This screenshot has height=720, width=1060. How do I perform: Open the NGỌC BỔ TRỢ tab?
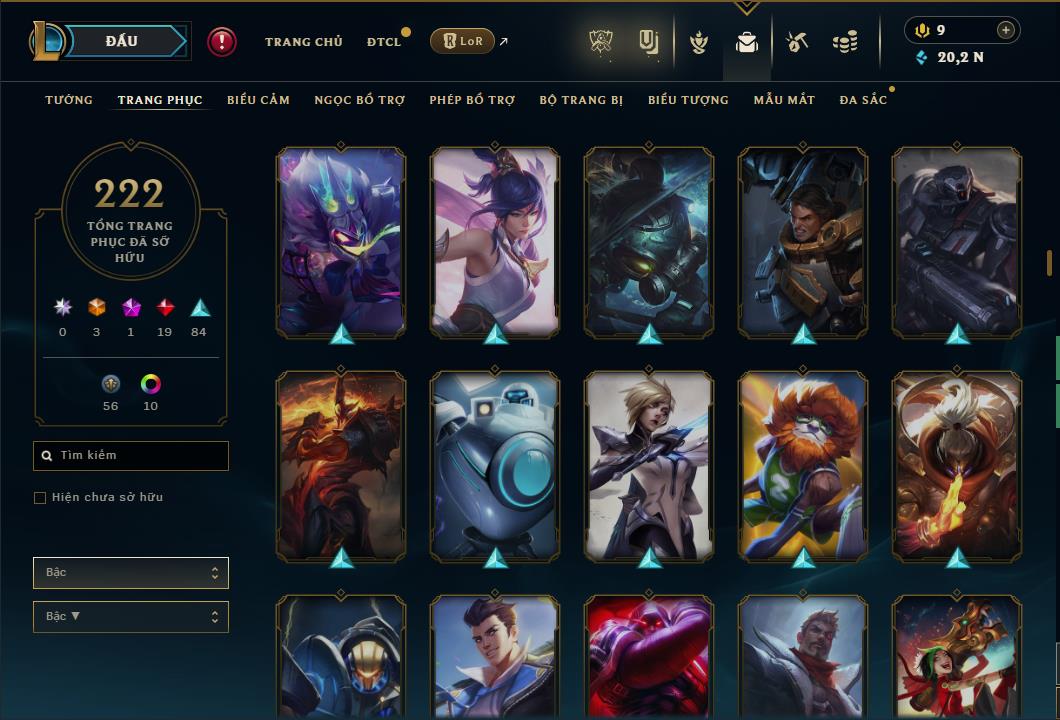(359, 100)
